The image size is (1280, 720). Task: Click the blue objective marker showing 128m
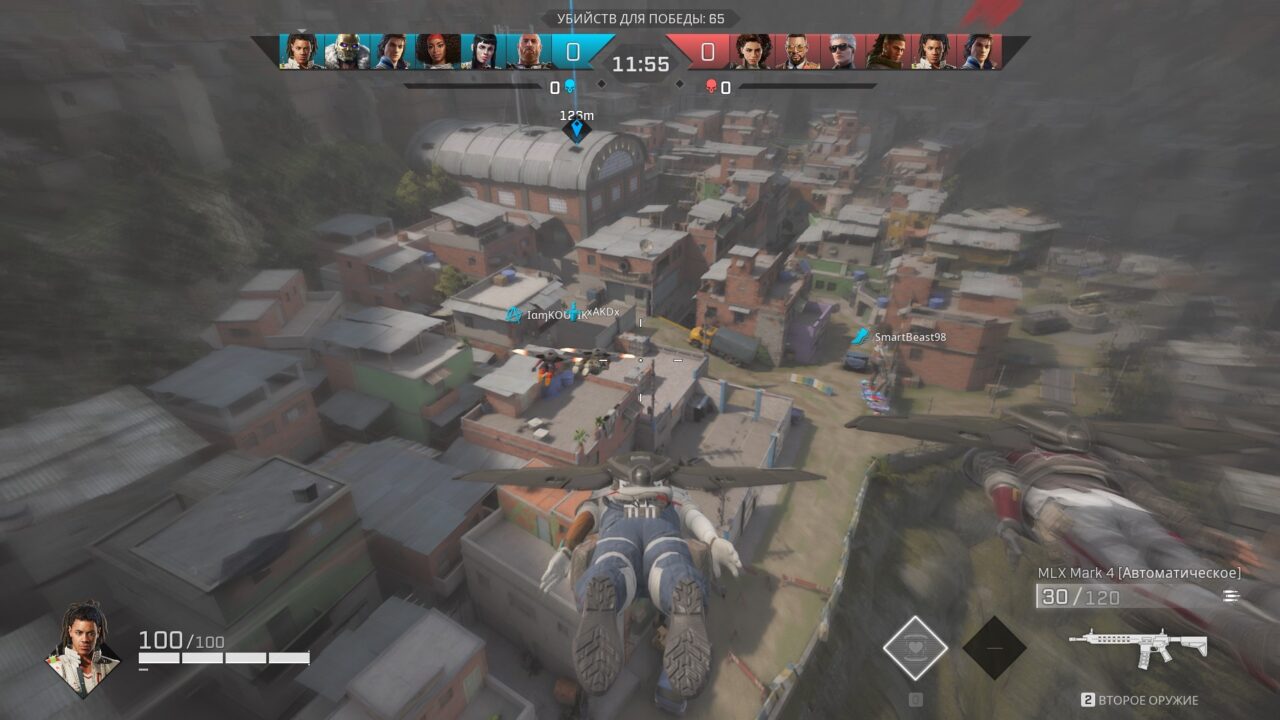pos(576,130)
